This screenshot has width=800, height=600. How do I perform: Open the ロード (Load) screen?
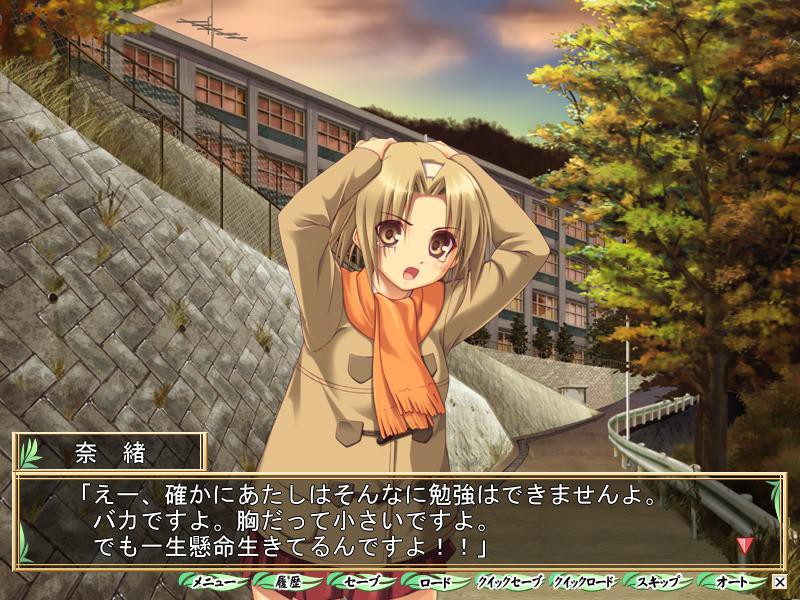[436, 581]
